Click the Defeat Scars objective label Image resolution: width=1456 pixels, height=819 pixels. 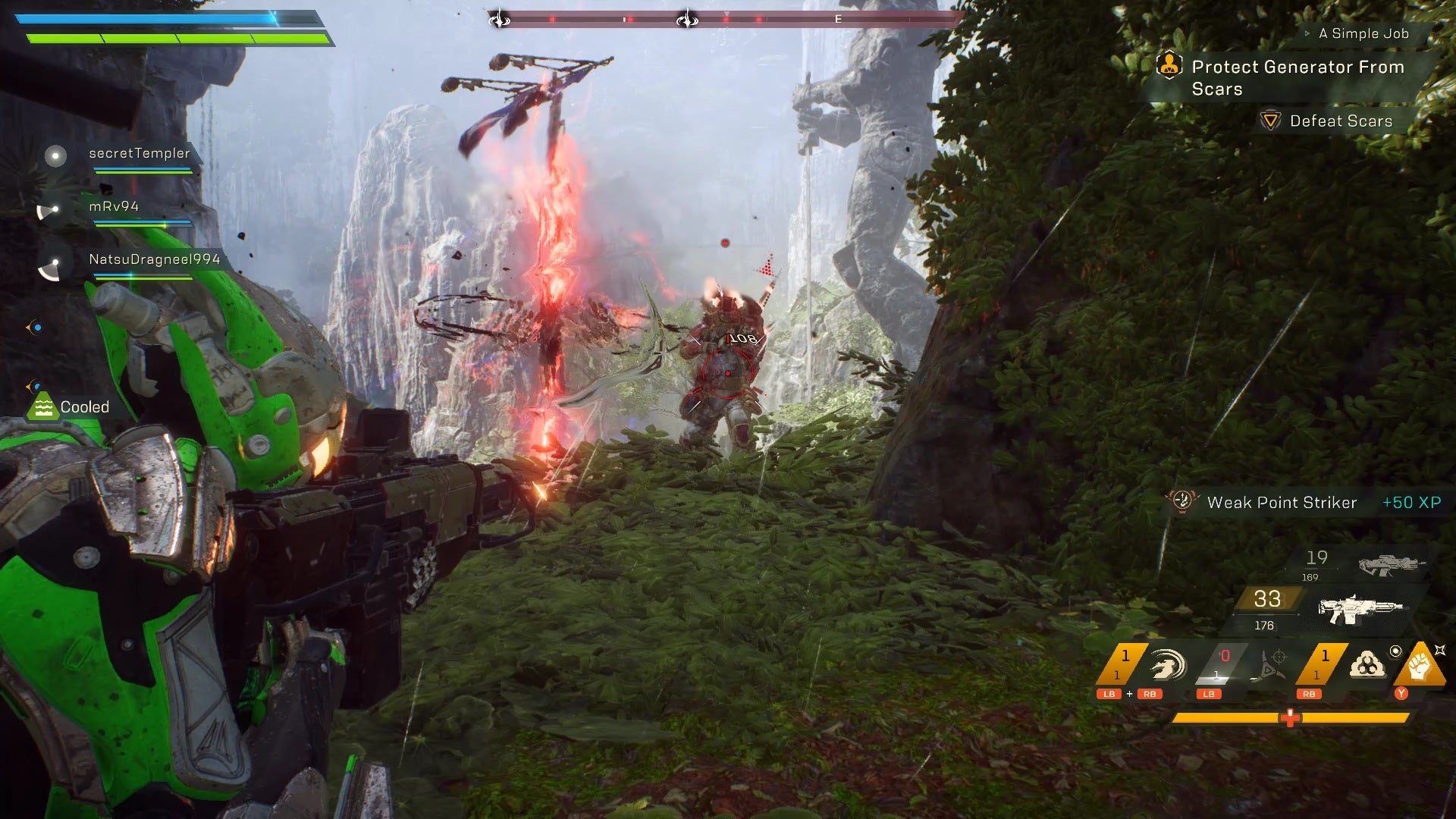[x=1341, y=121]
